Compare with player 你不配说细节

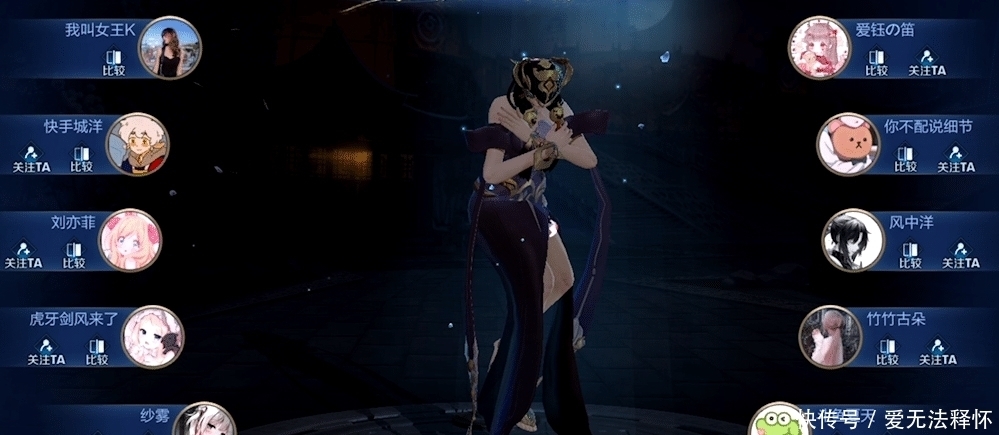pyautogui.click(x=905, y=158)
